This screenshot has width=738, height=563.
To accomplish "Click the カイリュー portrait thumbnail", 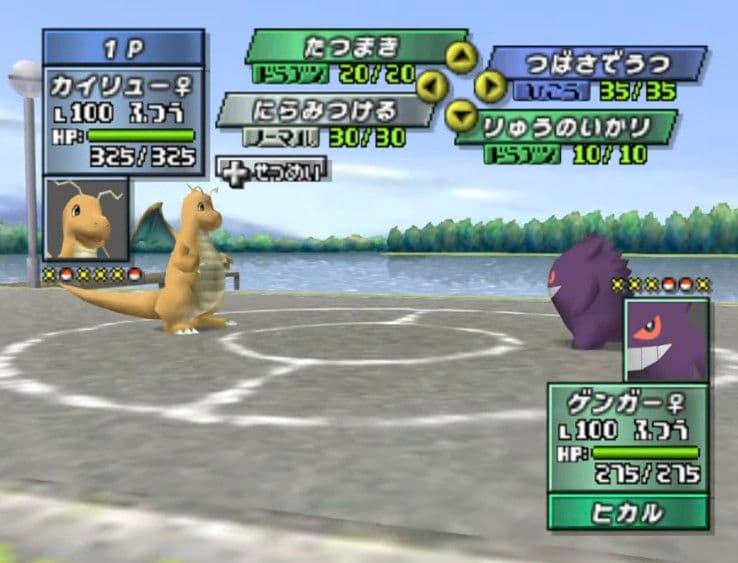I will (86, 221).
